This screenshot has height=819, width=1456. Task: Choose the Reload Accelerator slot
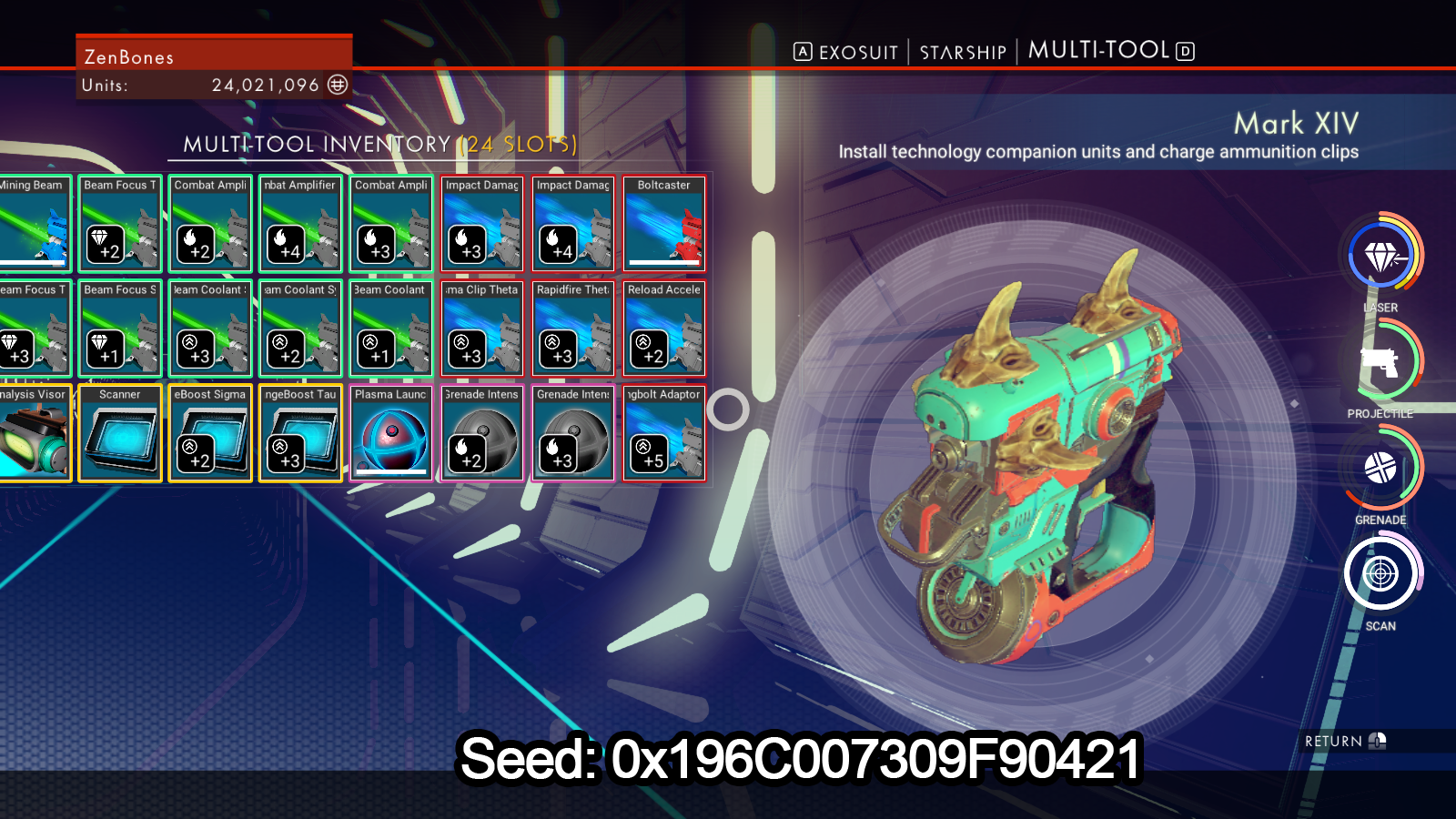[x=664, y=329]
